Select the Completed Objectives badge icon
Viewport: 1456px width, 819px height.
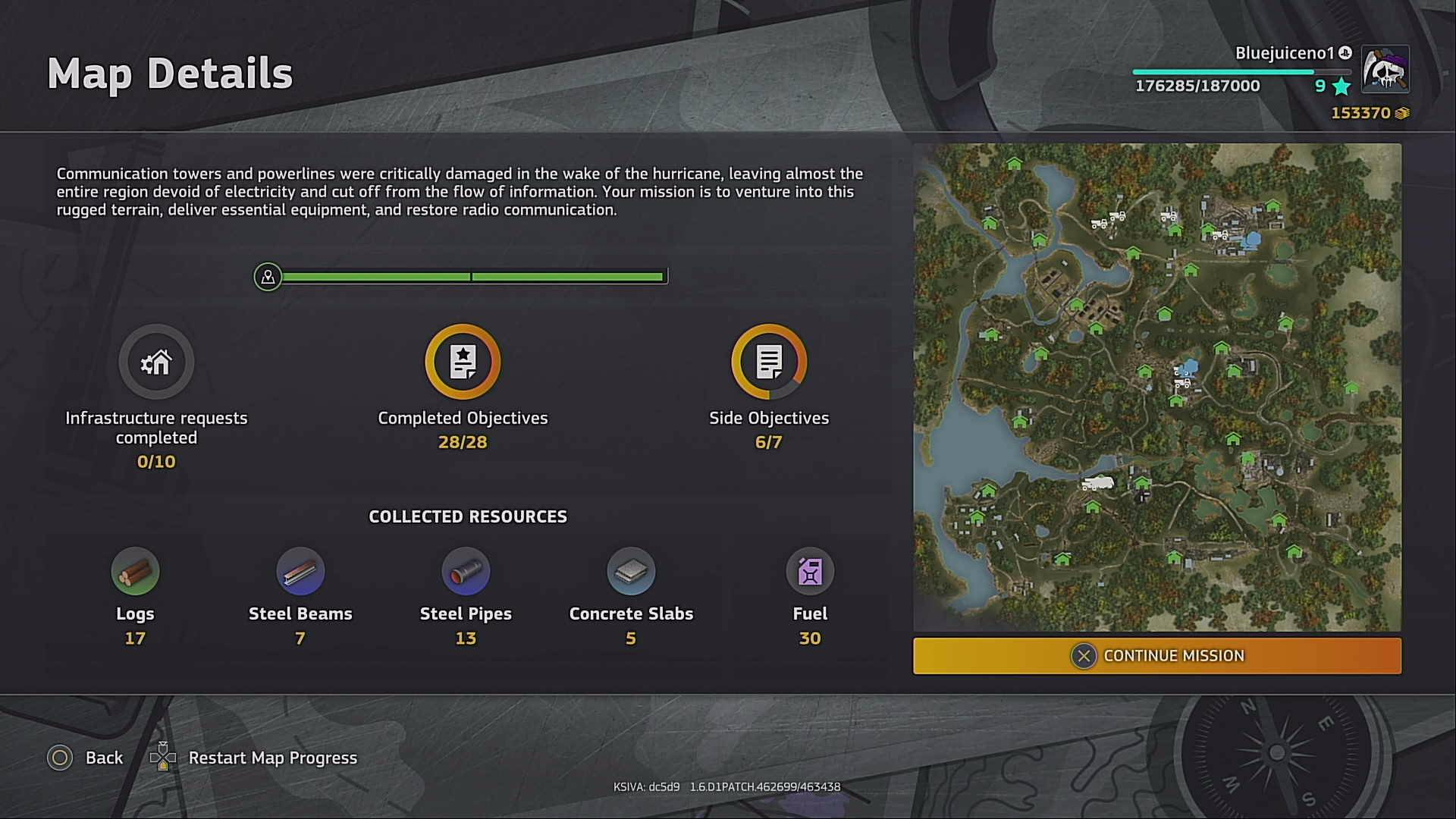click(x=463, y=362)
